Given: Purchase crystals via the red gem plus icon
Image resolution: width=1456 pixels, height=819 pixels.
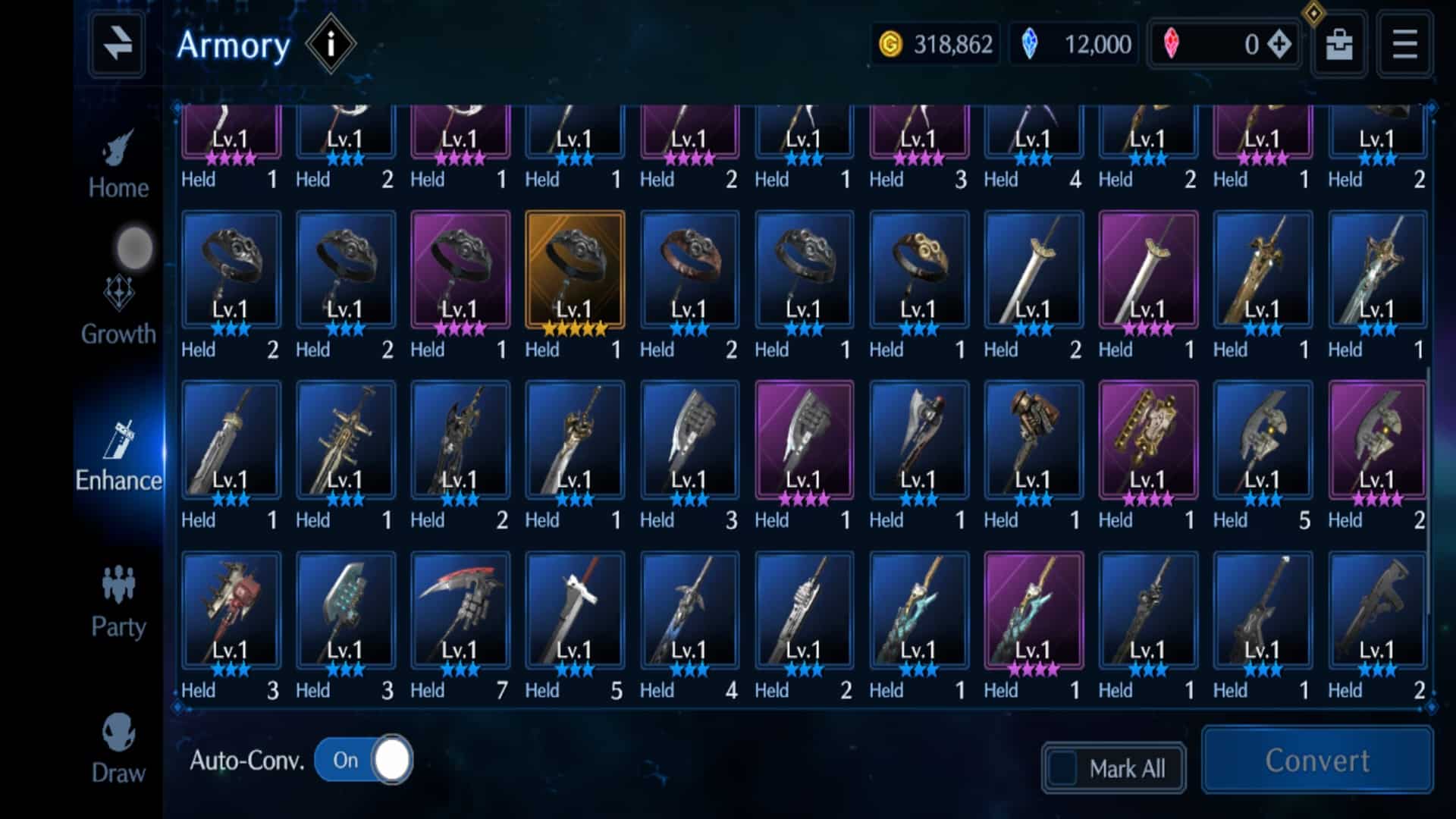Looking at the screenshot, I should 1278,44.
